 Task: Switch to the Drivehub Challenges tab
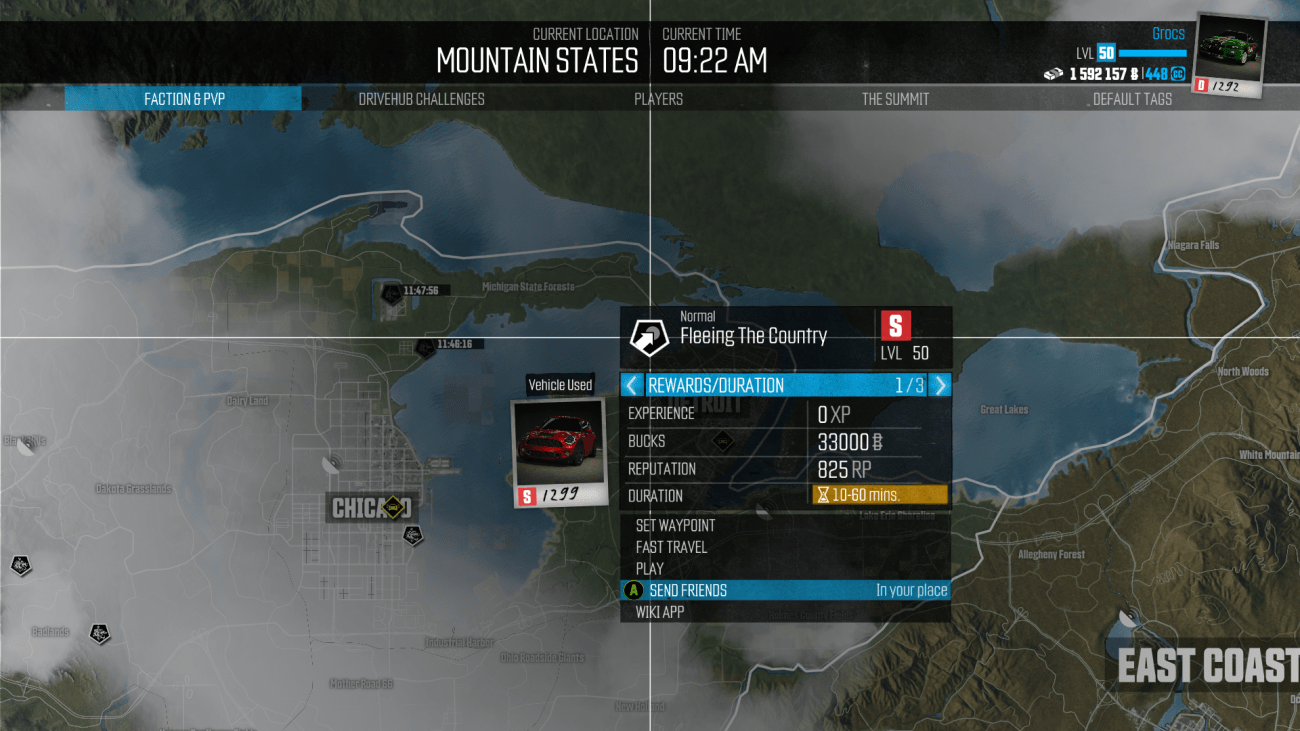(x=421, y=99)
